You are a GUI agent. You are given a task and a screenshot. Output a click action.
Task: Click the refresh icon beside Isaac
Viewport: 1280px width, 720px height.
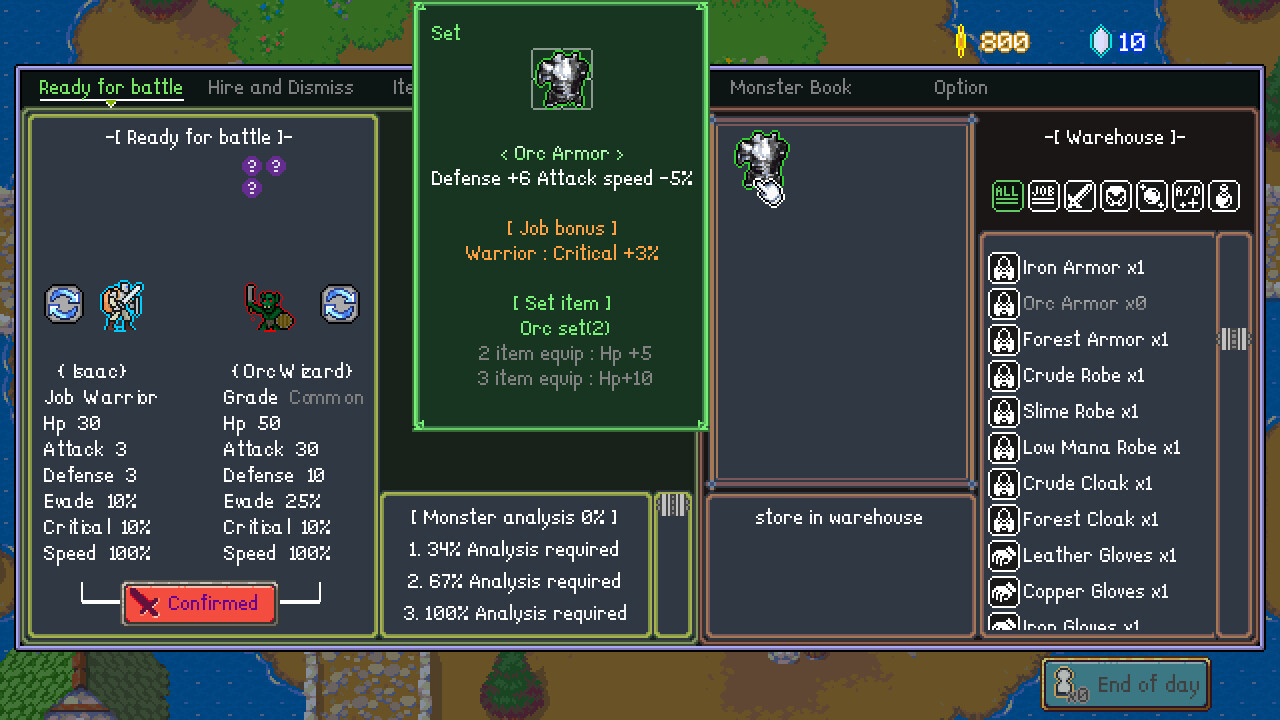coord(63,305)
